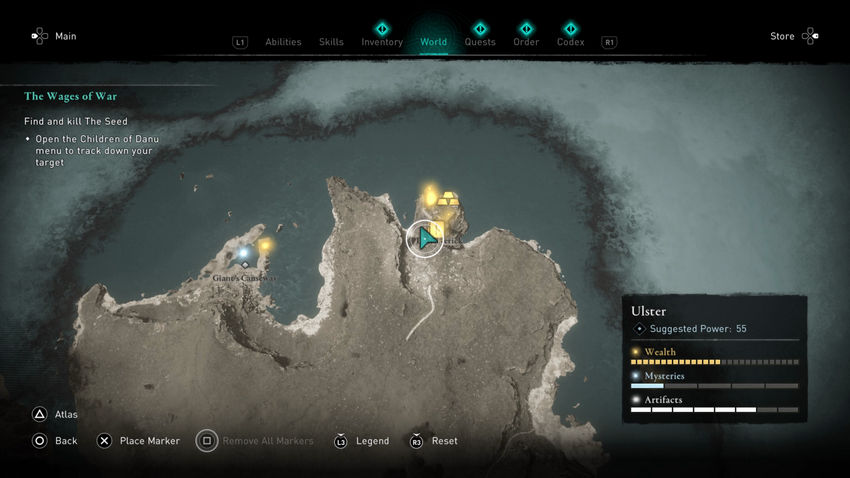This screenshot has width=850, height=478.
Task: Switch to the Codex tab
Action: [x=570, y=42]
